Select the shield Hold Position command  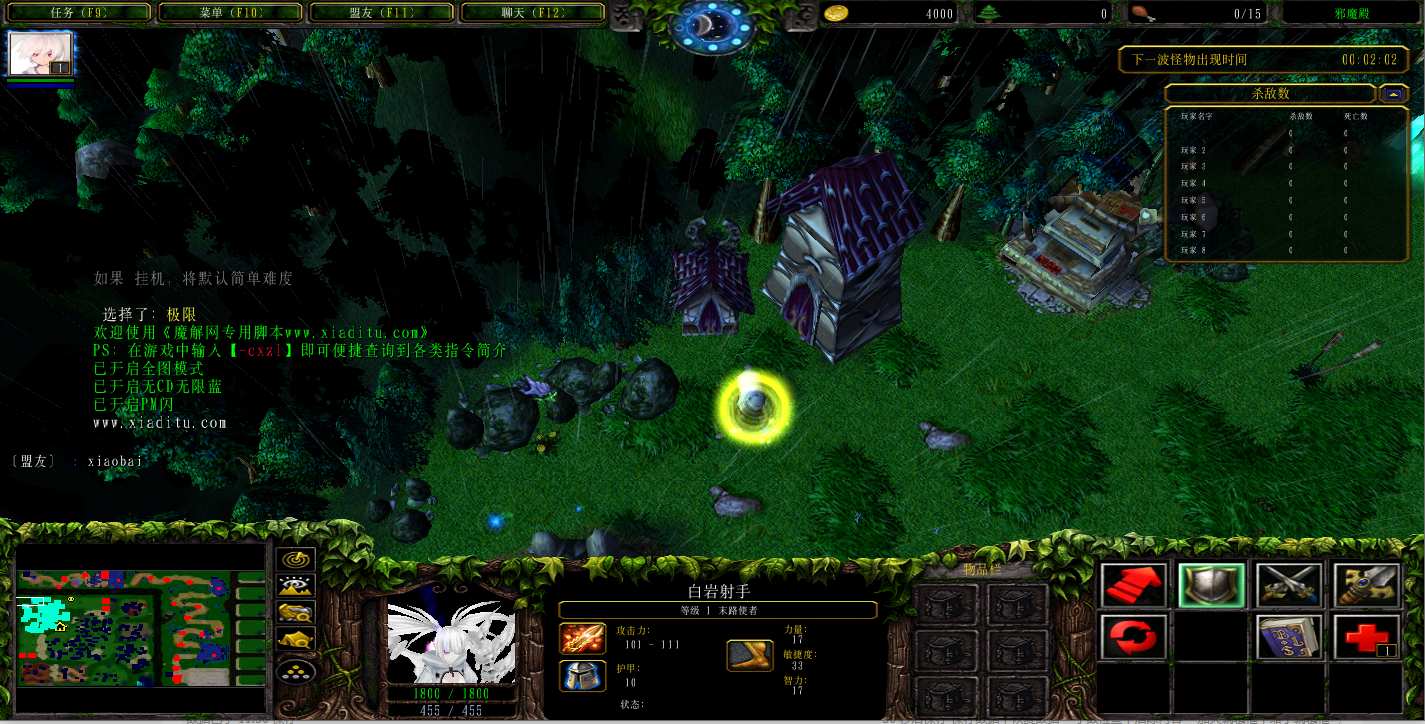(x=1211, y=586)
